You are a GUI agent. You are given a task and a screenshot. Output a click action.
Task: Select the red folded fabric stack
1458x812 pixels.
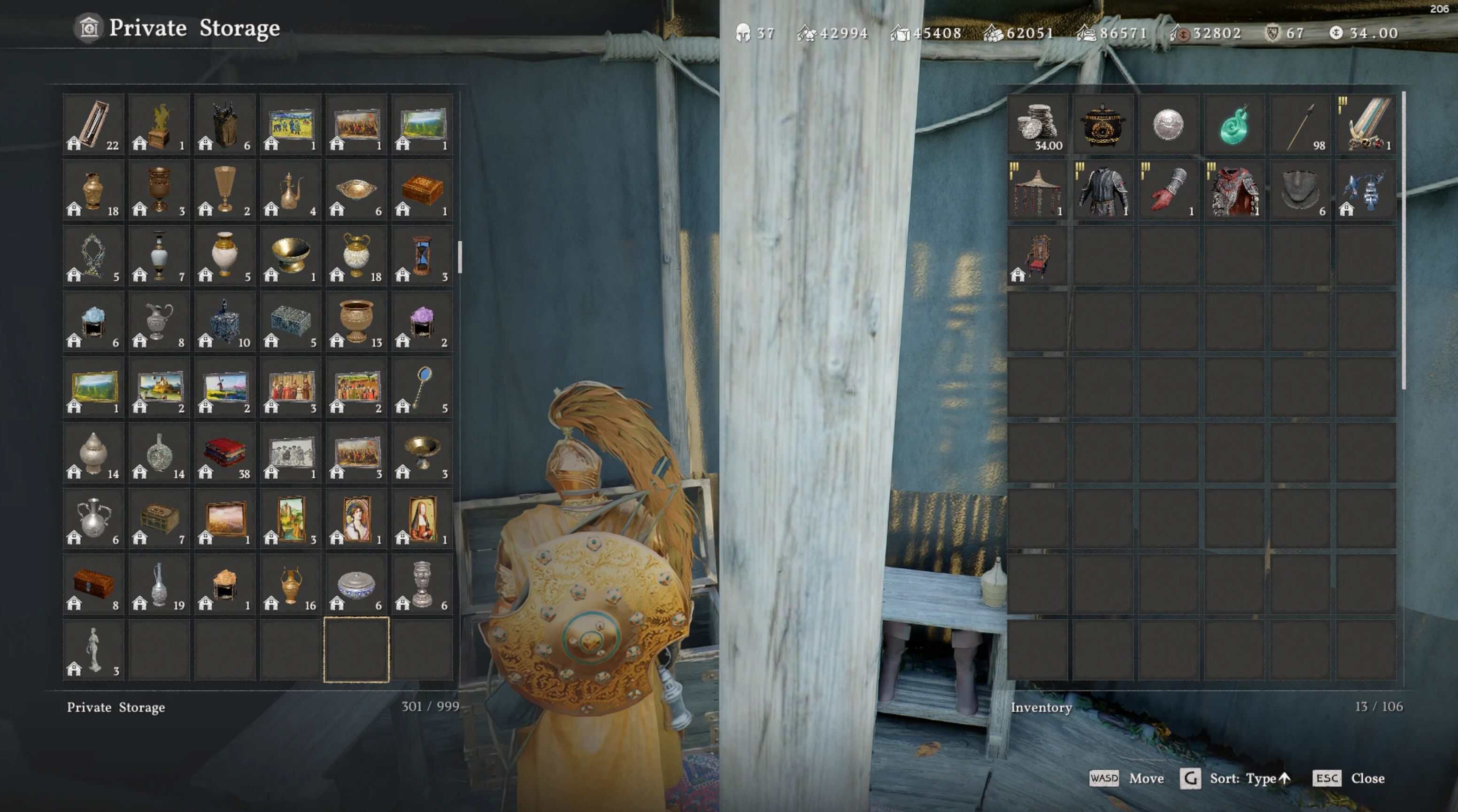225,452
